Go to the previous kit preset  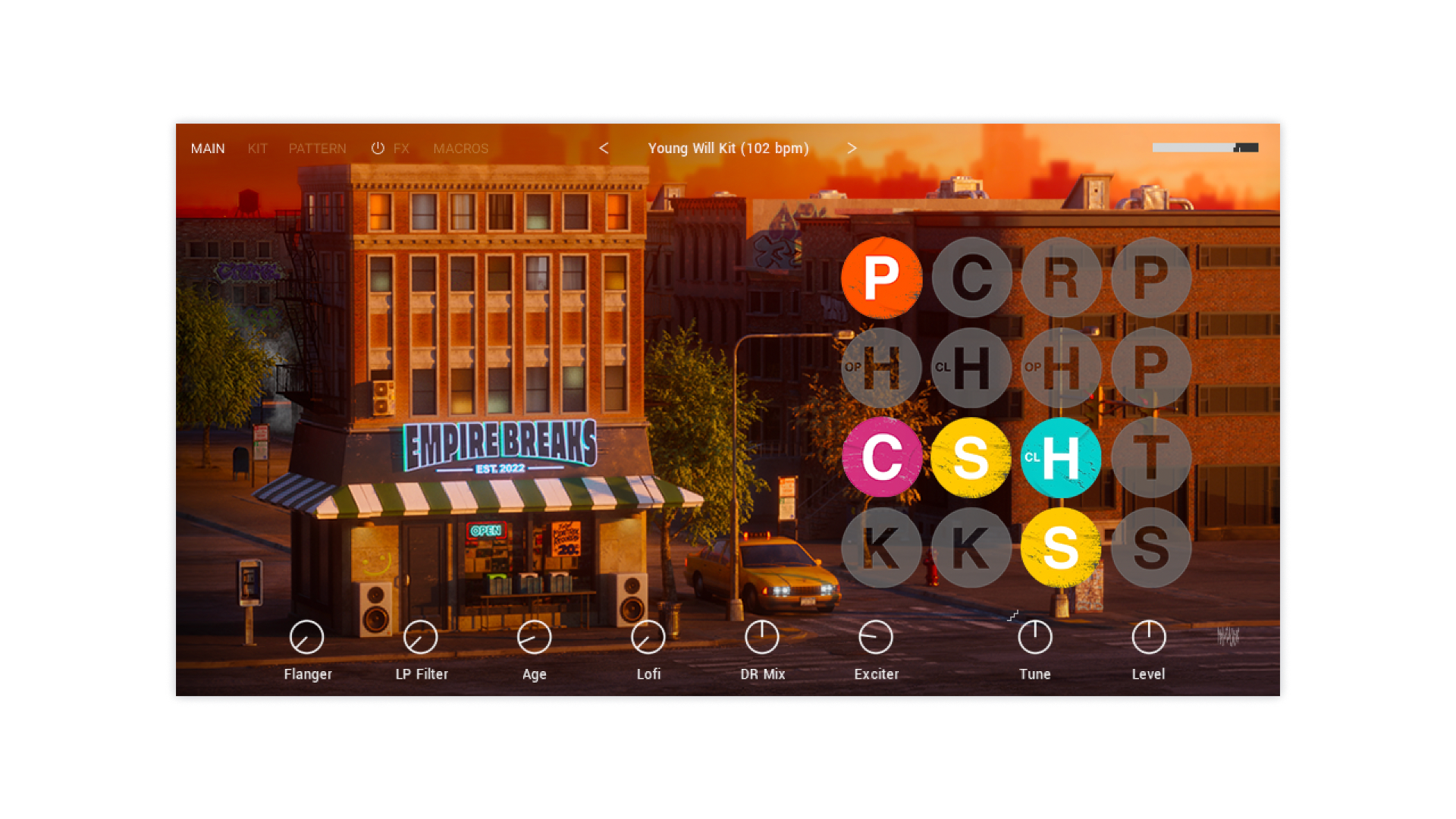pos(604,149)
